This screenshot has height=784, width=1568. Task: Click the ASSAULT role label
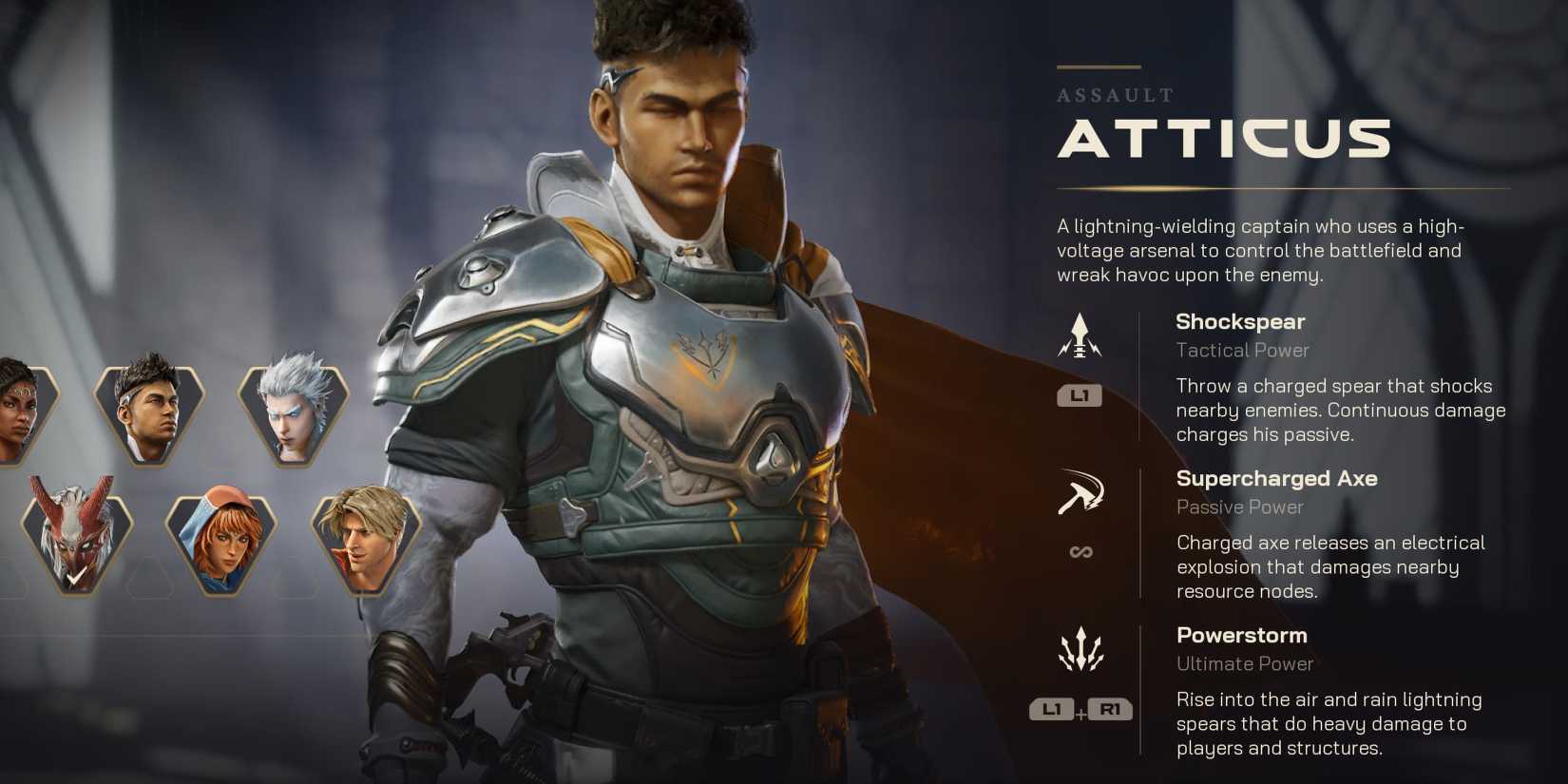point(1114,95)
